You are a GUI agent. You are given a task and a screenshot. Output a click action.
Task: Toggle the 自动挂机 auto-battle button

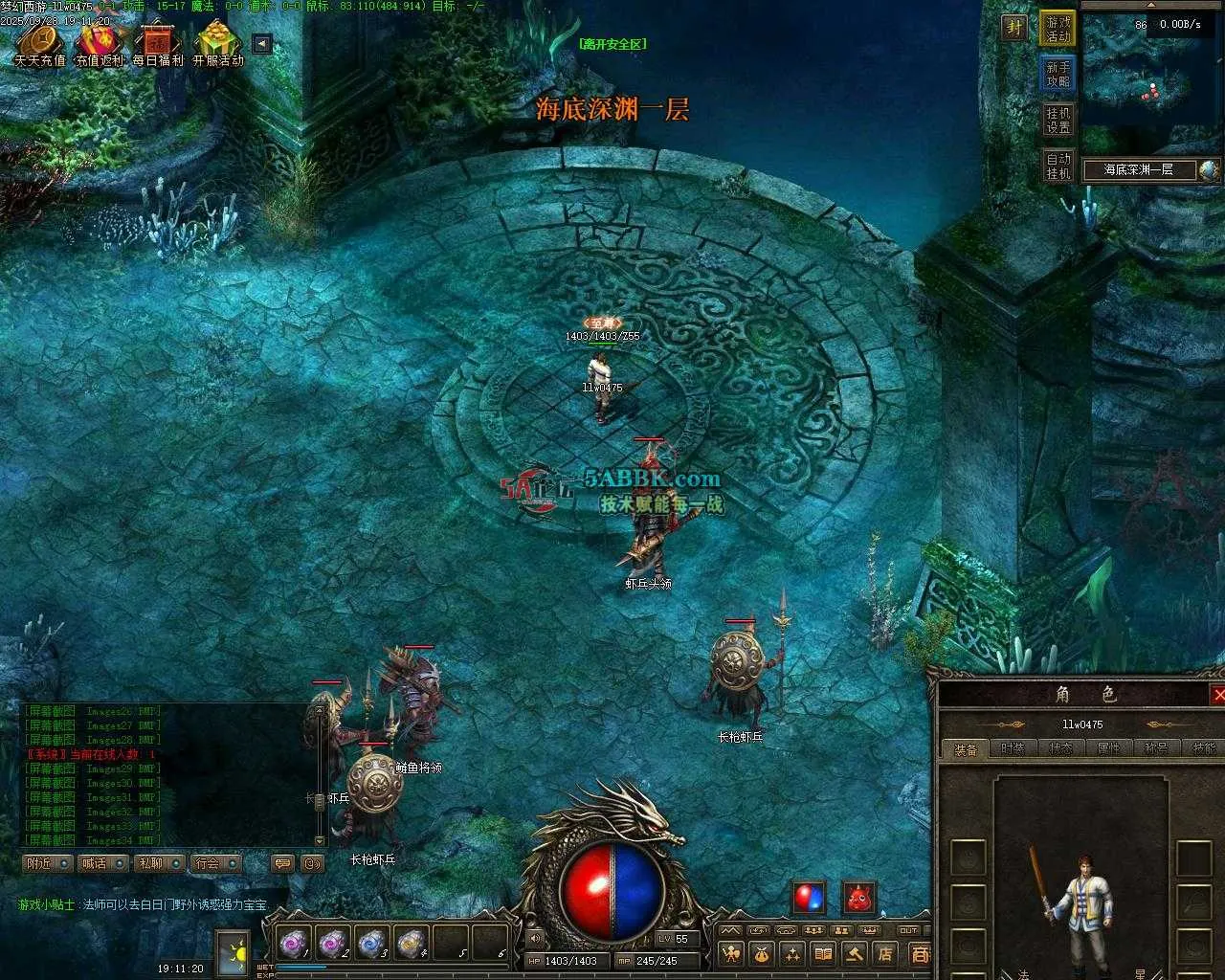(1058, 166)
